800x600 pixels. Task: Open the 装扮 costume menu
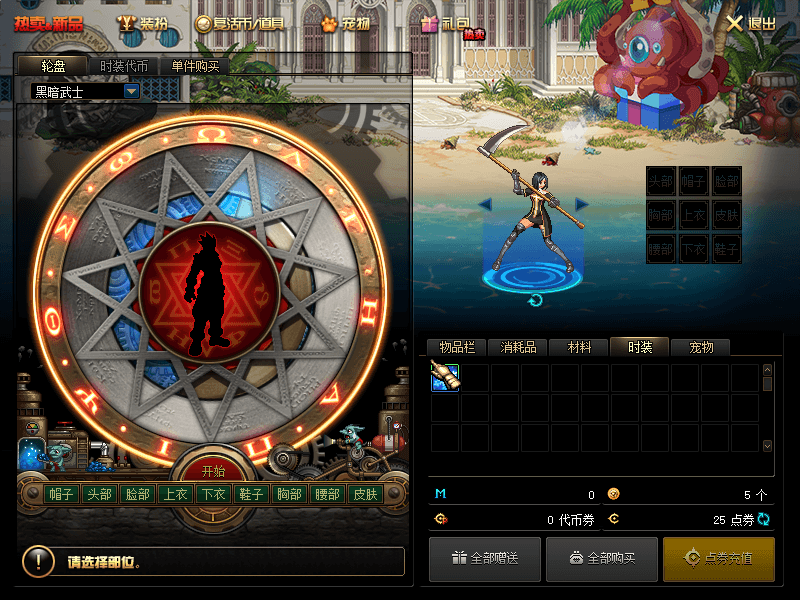click(144, 23)
